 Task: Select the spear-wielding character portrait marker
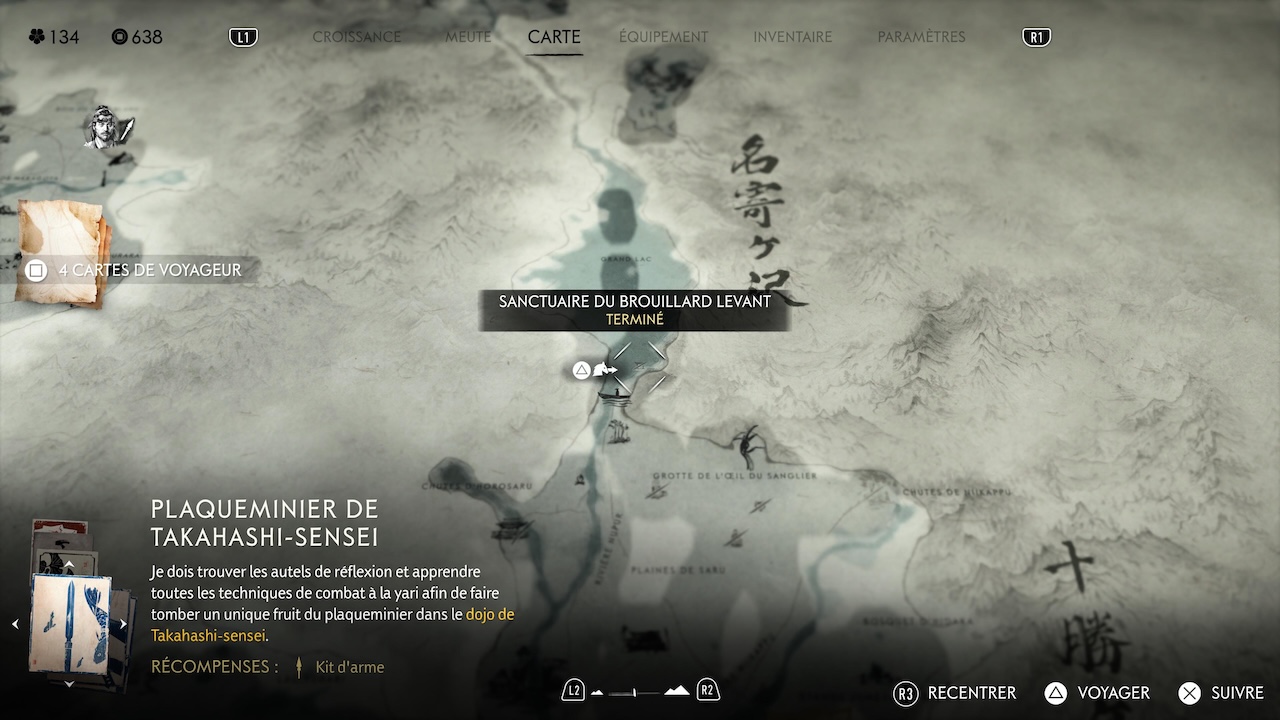coord(108,127)
